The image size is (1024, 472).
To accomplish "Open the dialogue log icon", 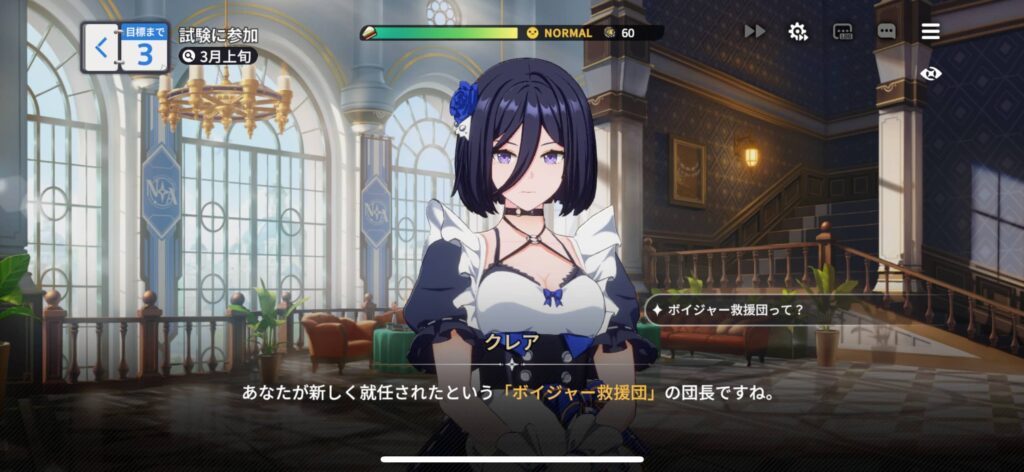I will point(843,32).
